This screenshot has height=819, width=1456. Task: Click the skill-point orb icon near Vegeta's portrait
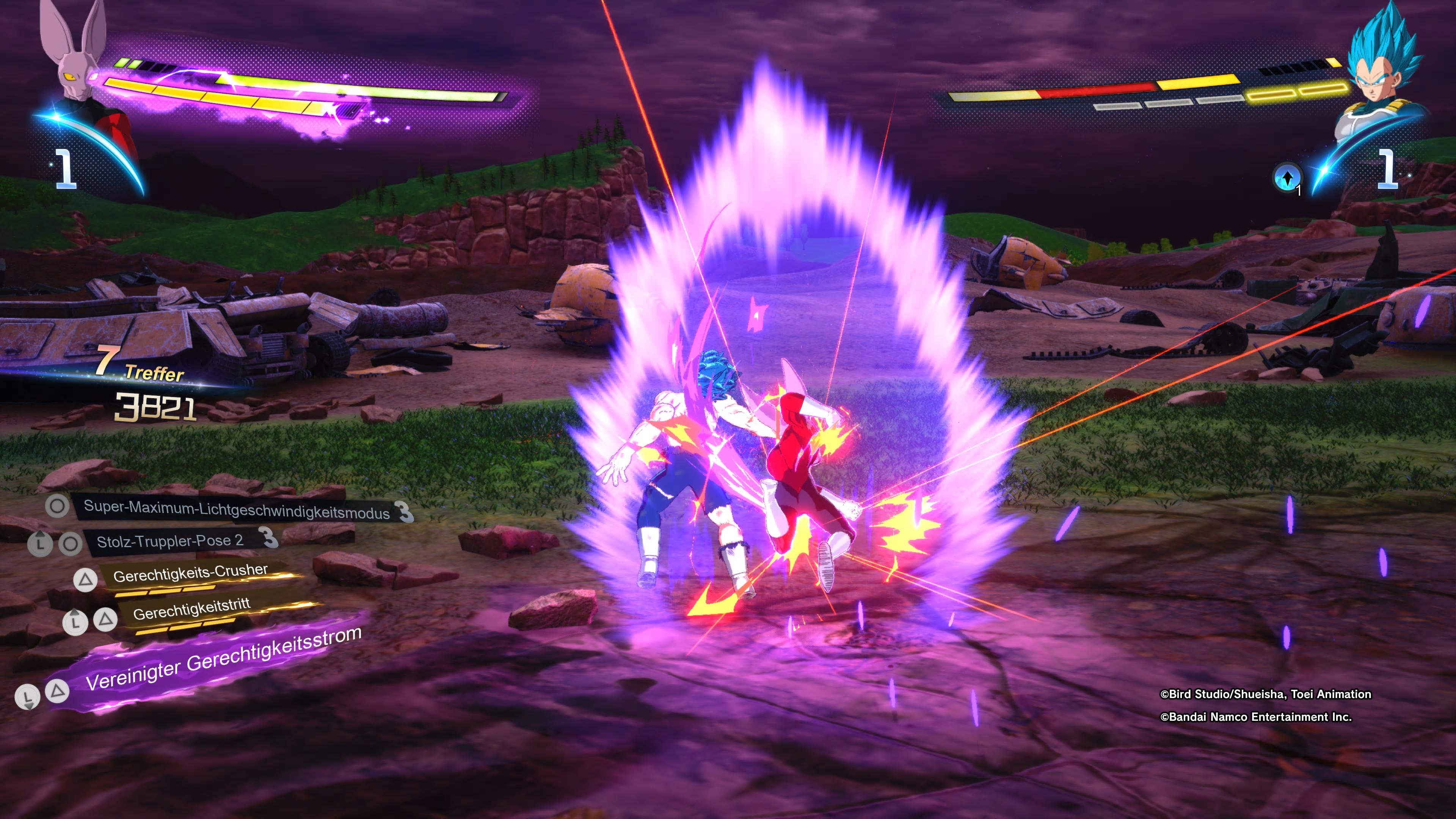(1288, 178)
